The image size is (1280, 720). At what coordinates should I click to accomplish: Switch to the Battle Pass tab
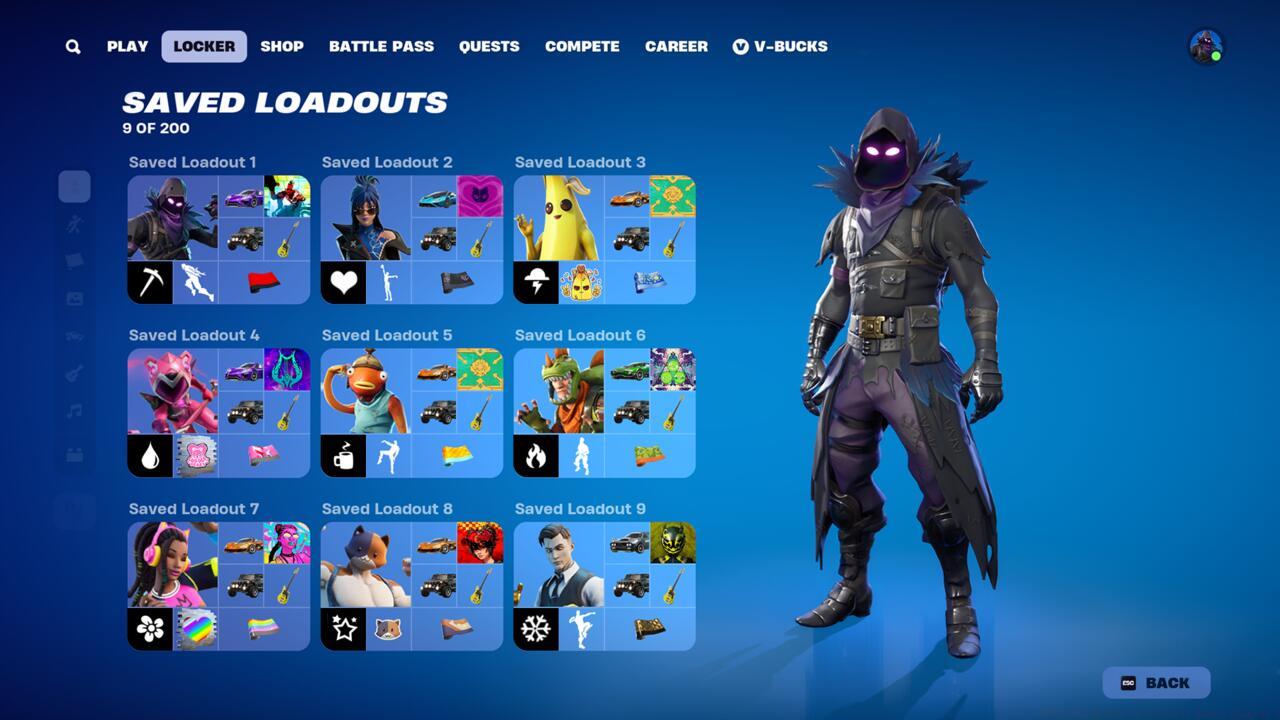[x=381, y=46]
